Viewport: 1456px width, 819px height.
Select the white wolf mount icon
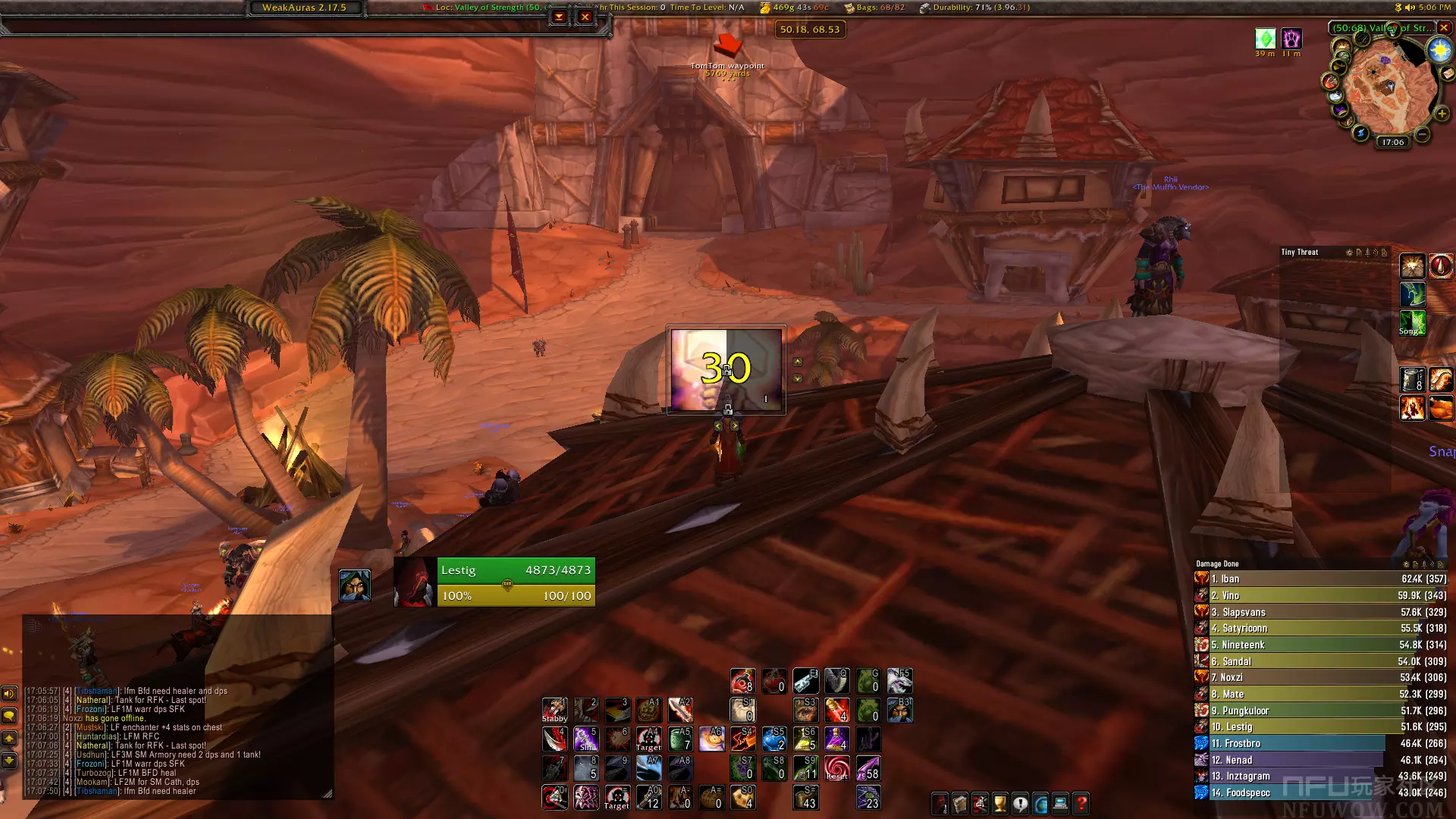[x=899, y=680]
